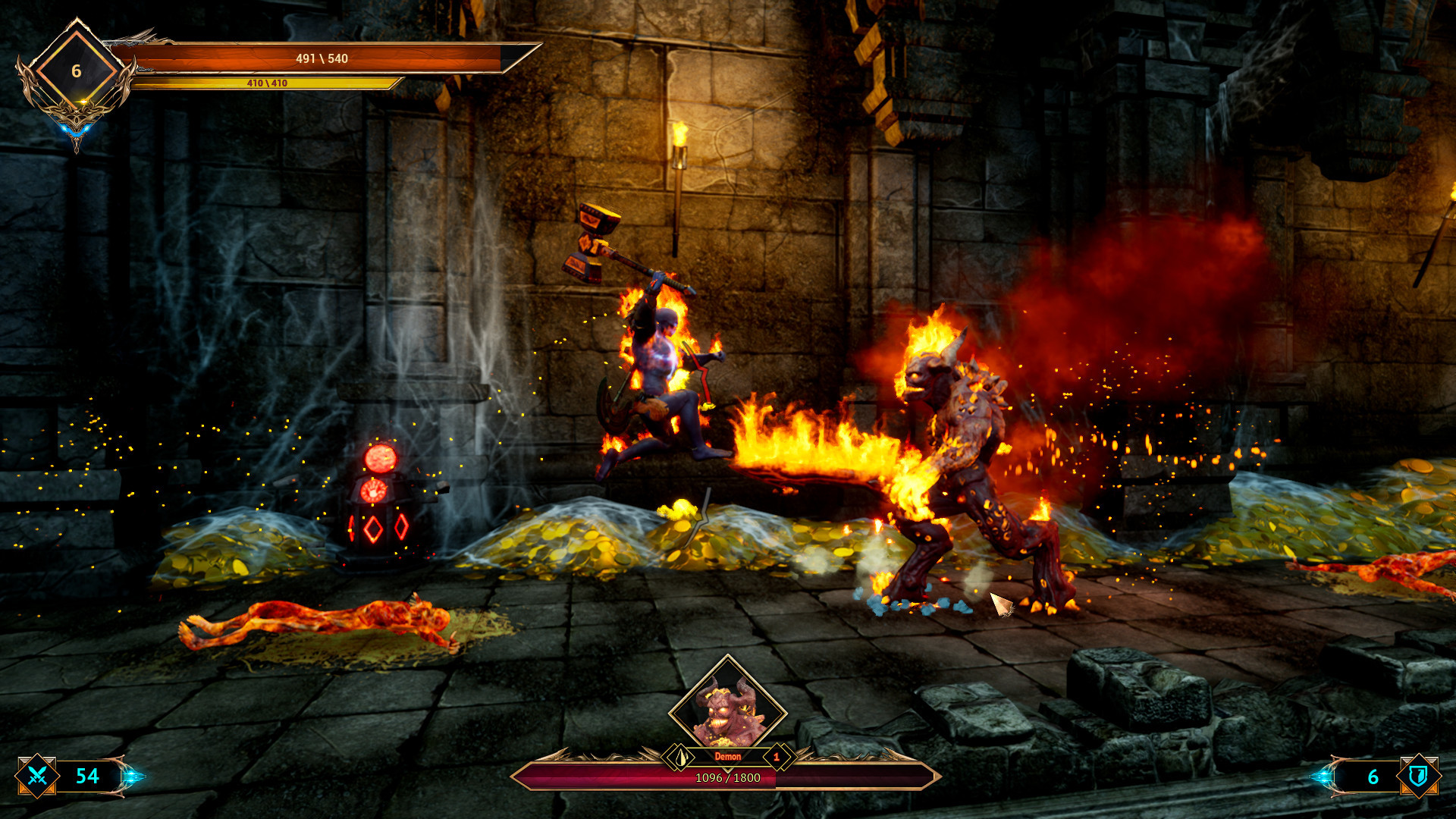
Task: Open the player level 6 diamond emblem
Action: 76,71
